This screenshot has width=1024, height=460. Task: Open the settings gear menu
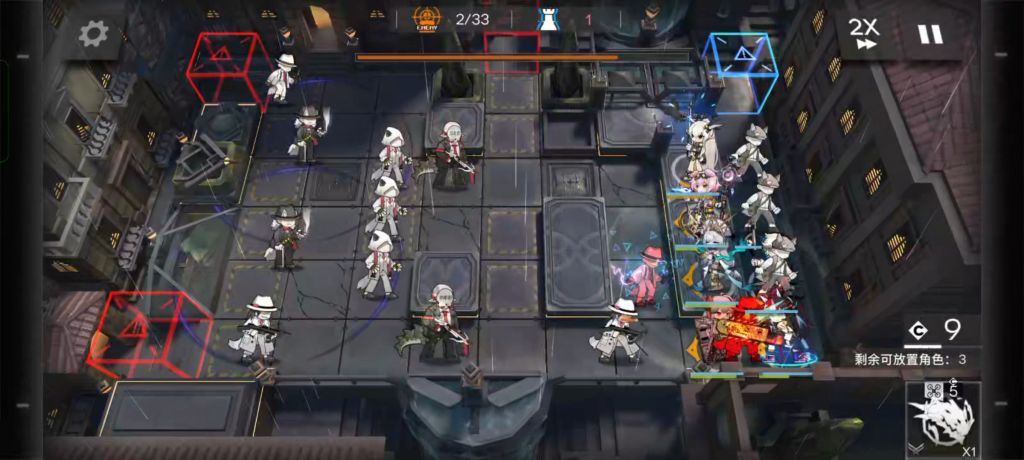93,34
